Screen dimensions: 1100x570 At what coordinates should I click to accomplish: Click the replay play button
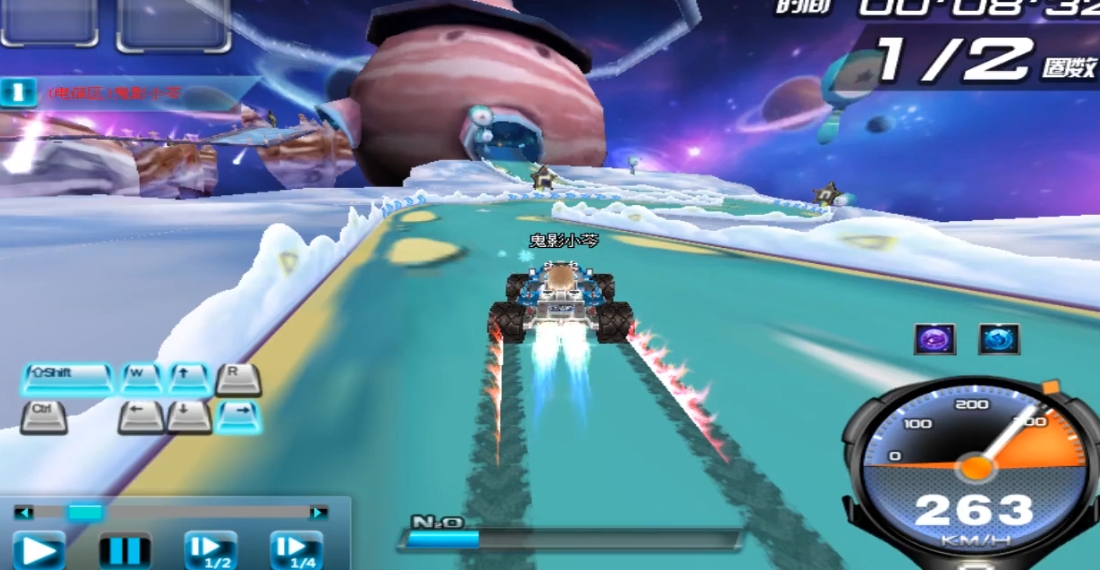(x=38, y=550)
